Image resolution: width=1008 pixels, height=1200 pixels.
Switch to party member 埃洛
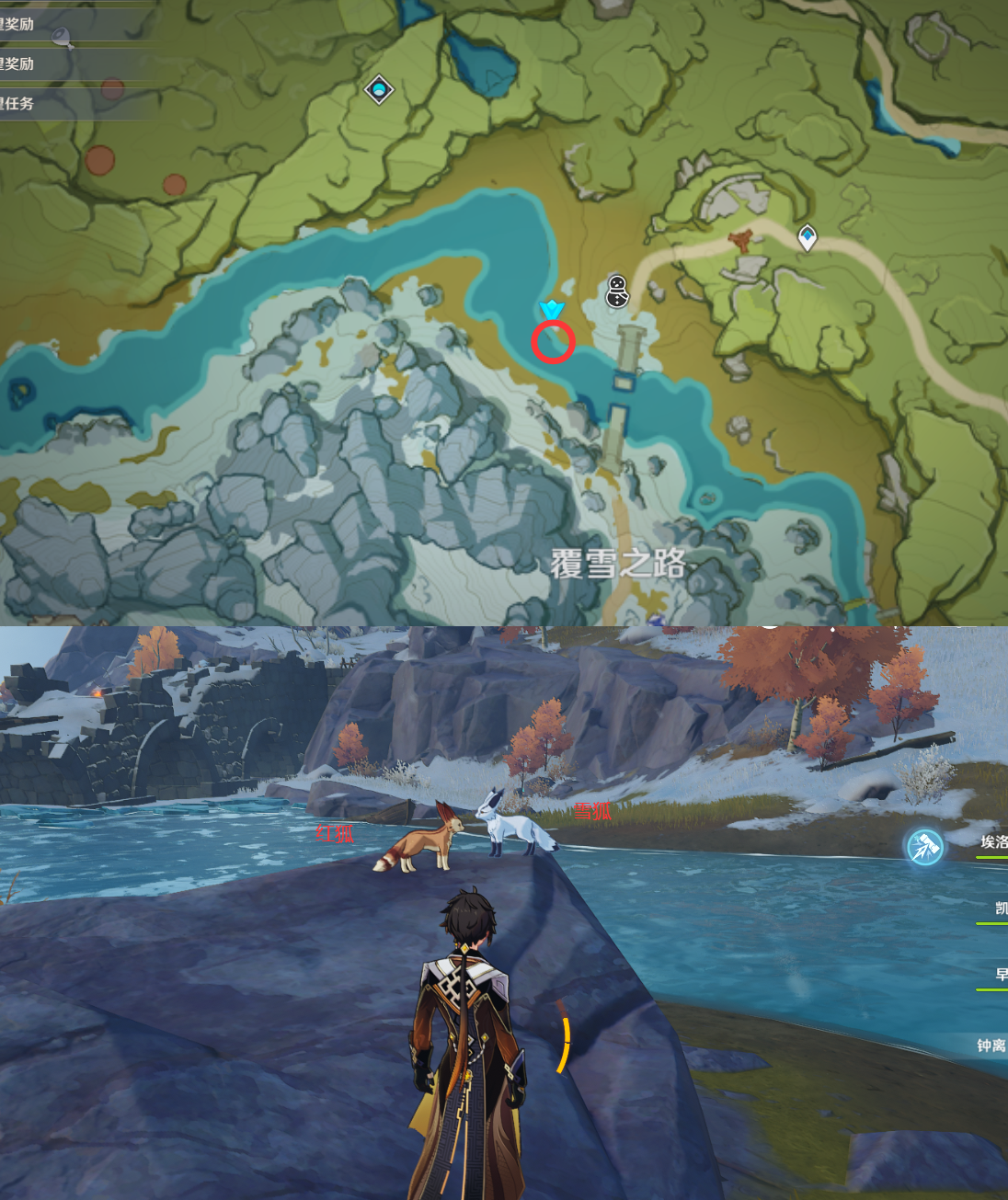pos(992,842)
